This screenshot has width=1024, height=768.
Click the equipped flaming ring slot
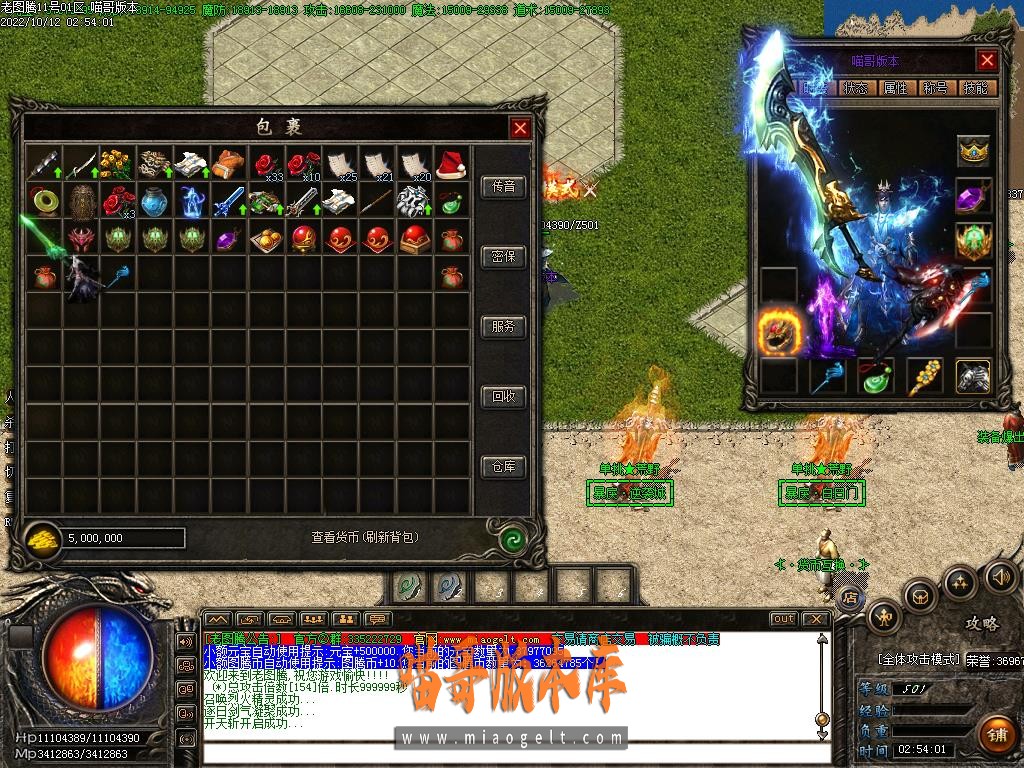coord(778,332)
